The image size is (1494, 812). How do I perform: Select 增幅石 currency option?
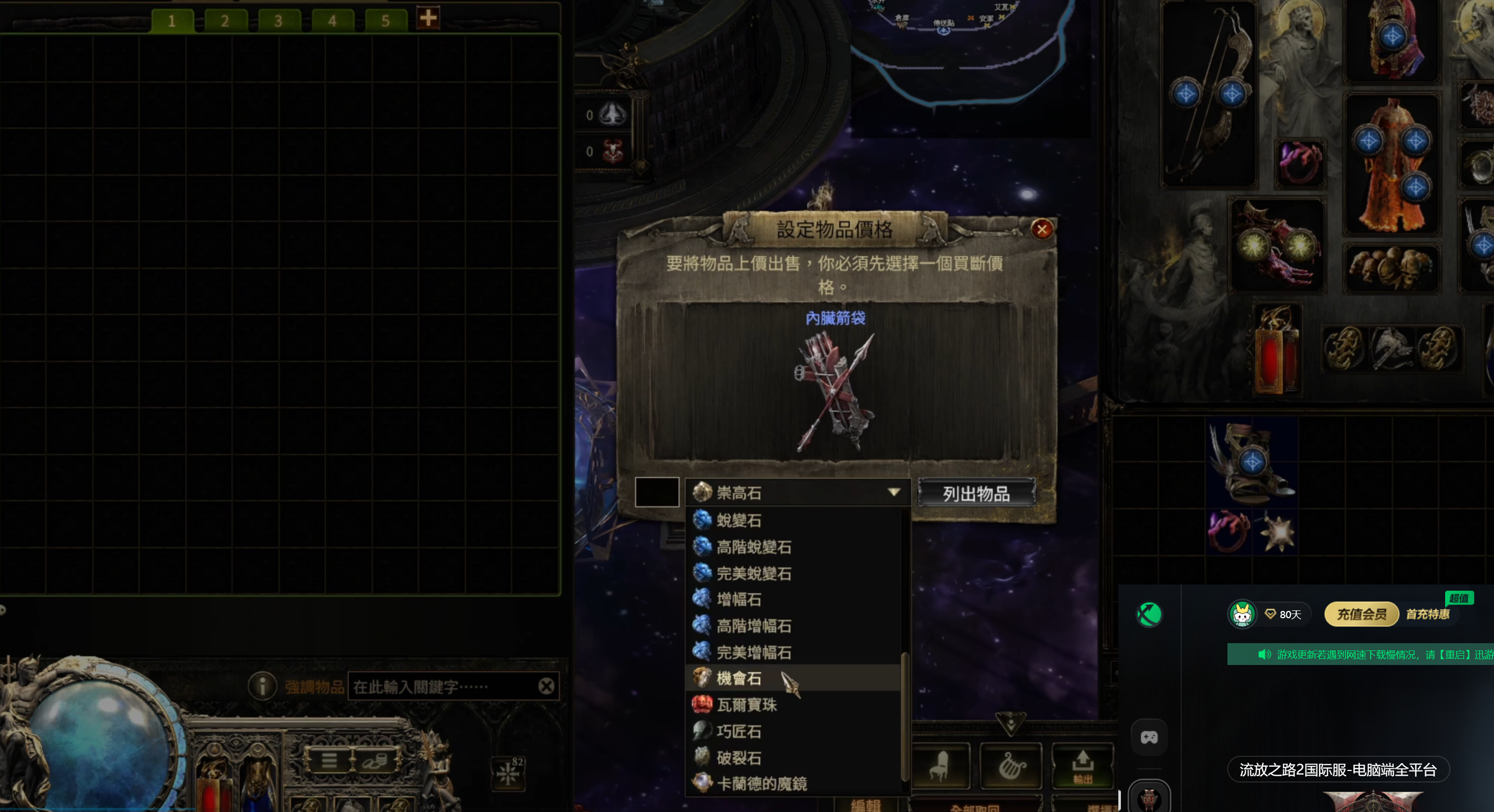click(739, 599)
